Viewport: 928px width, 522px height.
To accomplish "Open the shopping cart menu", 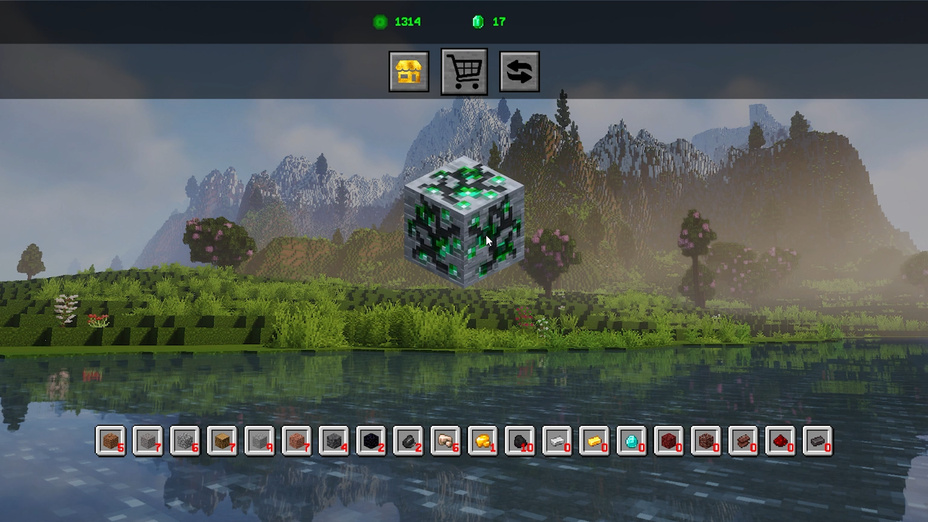I will 464,72.
